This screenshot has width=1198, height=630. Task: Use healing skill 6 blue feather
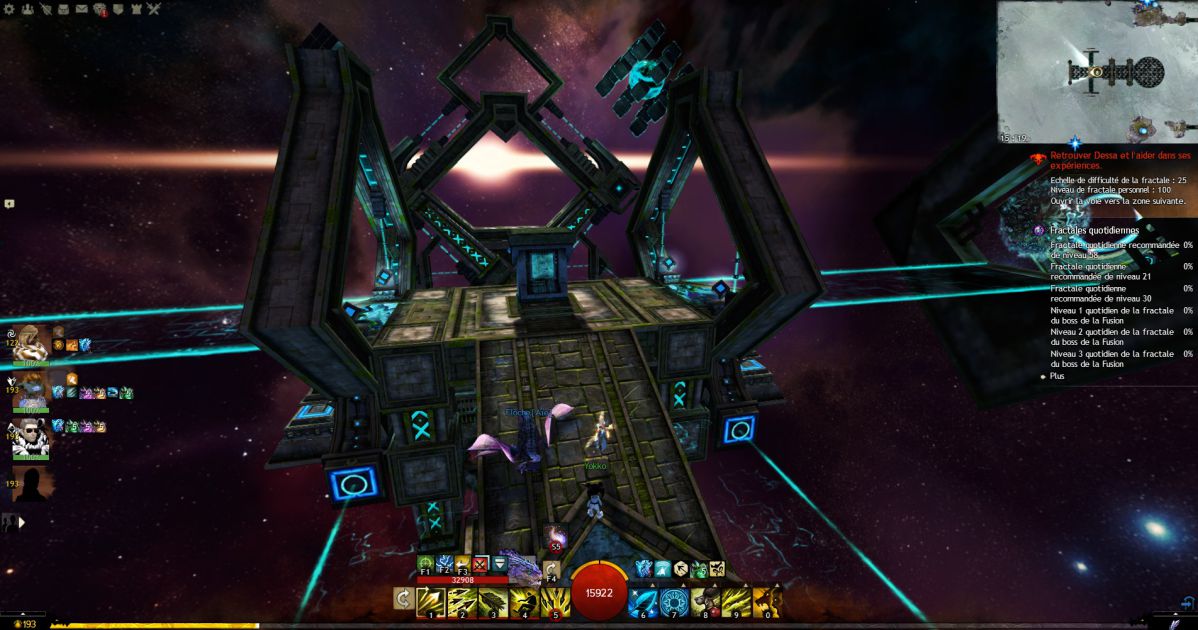643,601
